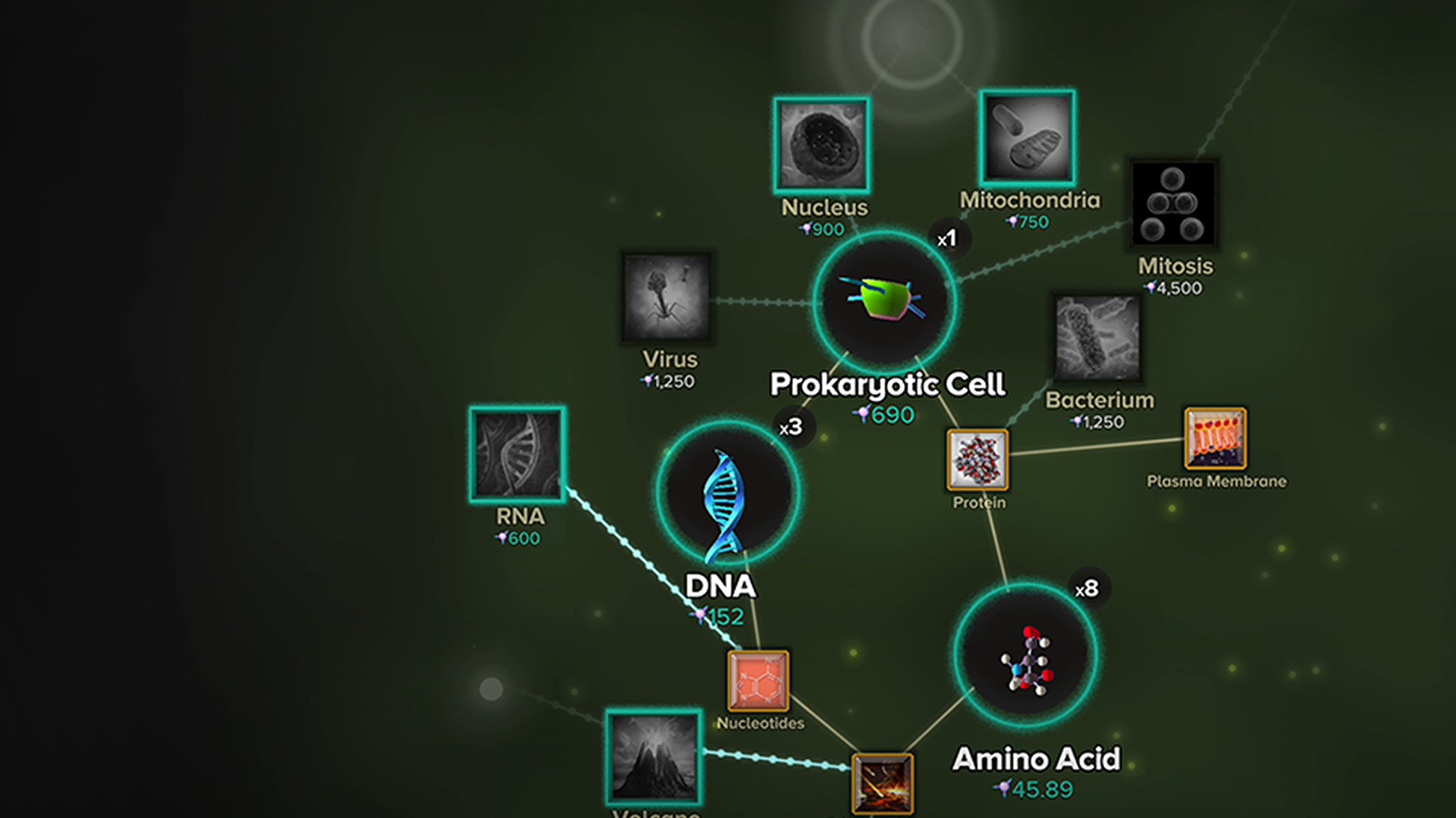This screenshot has height=818, width=1456.
Task: Open the lava-picture node below Nucleotides
Action: (x=882, y=783)
